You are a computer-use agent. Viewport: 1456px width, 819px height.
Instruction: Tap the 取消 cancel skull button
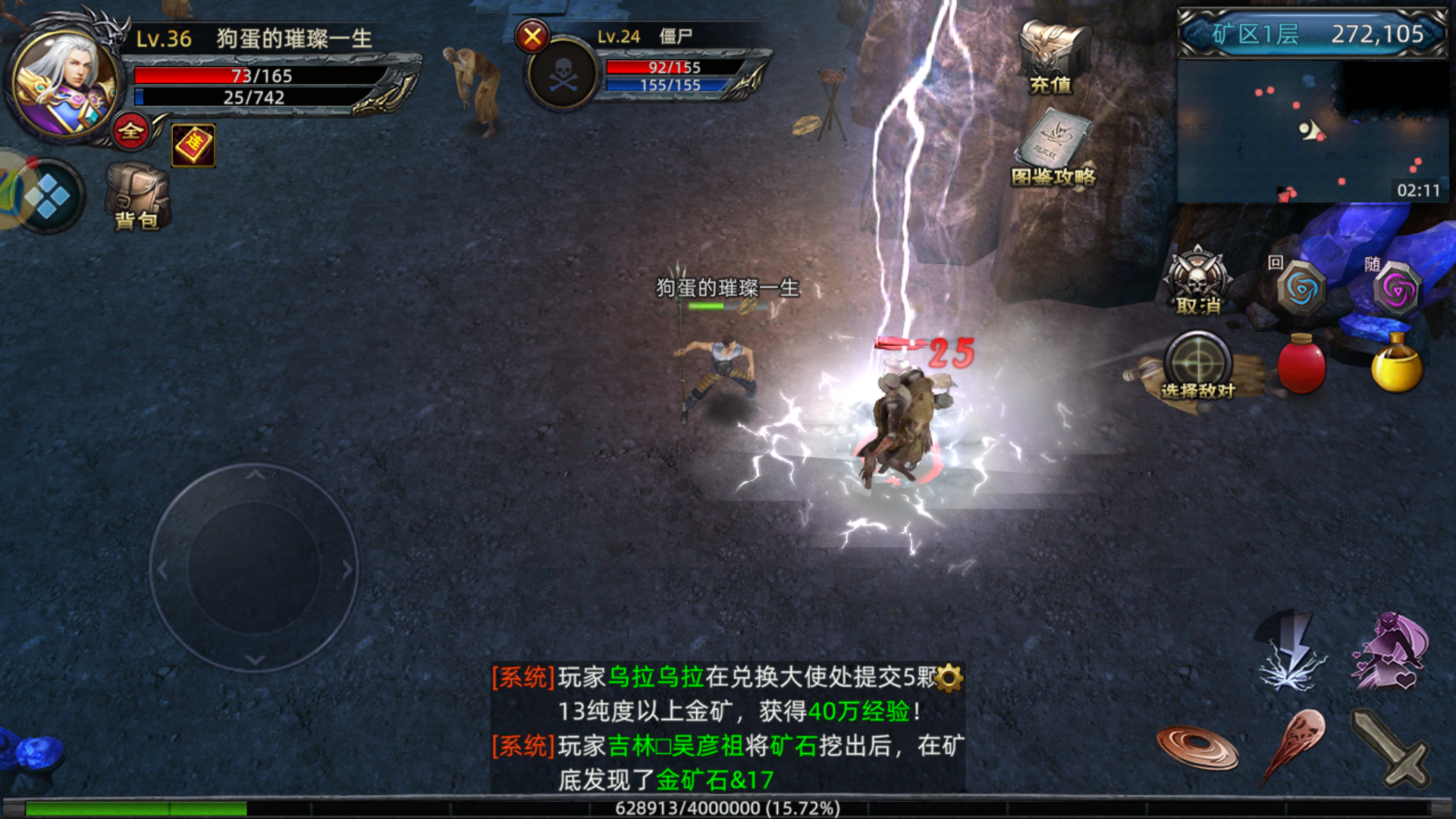pos(1197,281)
